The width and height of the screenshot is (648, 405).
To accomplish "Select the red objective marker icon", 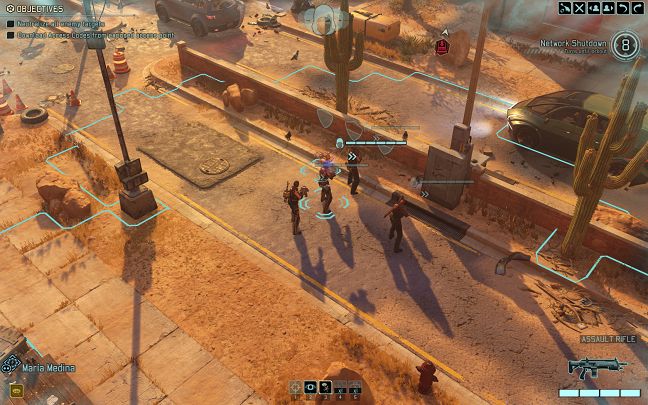I will [x=442, y=44].
